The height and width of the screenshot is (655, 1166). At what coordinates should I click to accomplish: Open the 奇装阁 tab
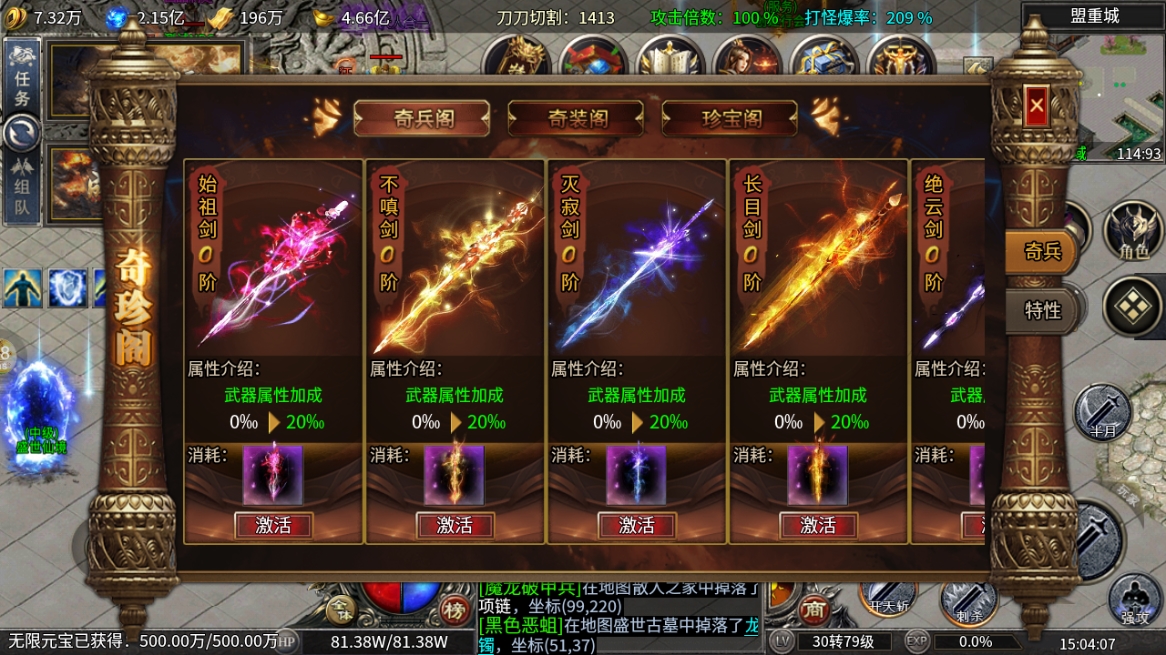(x=576, y=118)
